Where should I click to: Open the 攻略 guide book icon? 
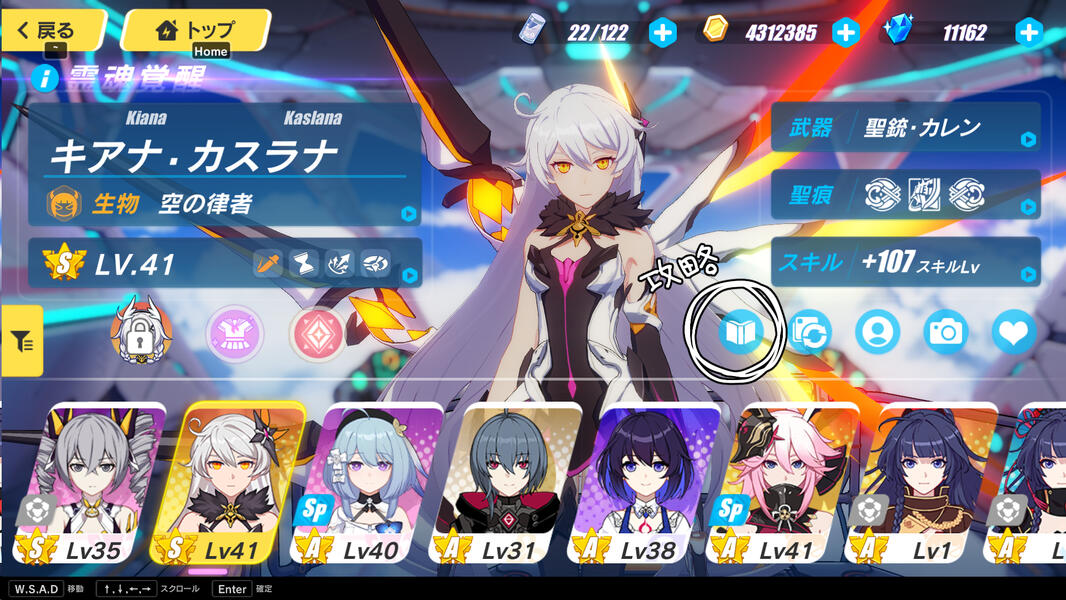click(x=740, y=332)
